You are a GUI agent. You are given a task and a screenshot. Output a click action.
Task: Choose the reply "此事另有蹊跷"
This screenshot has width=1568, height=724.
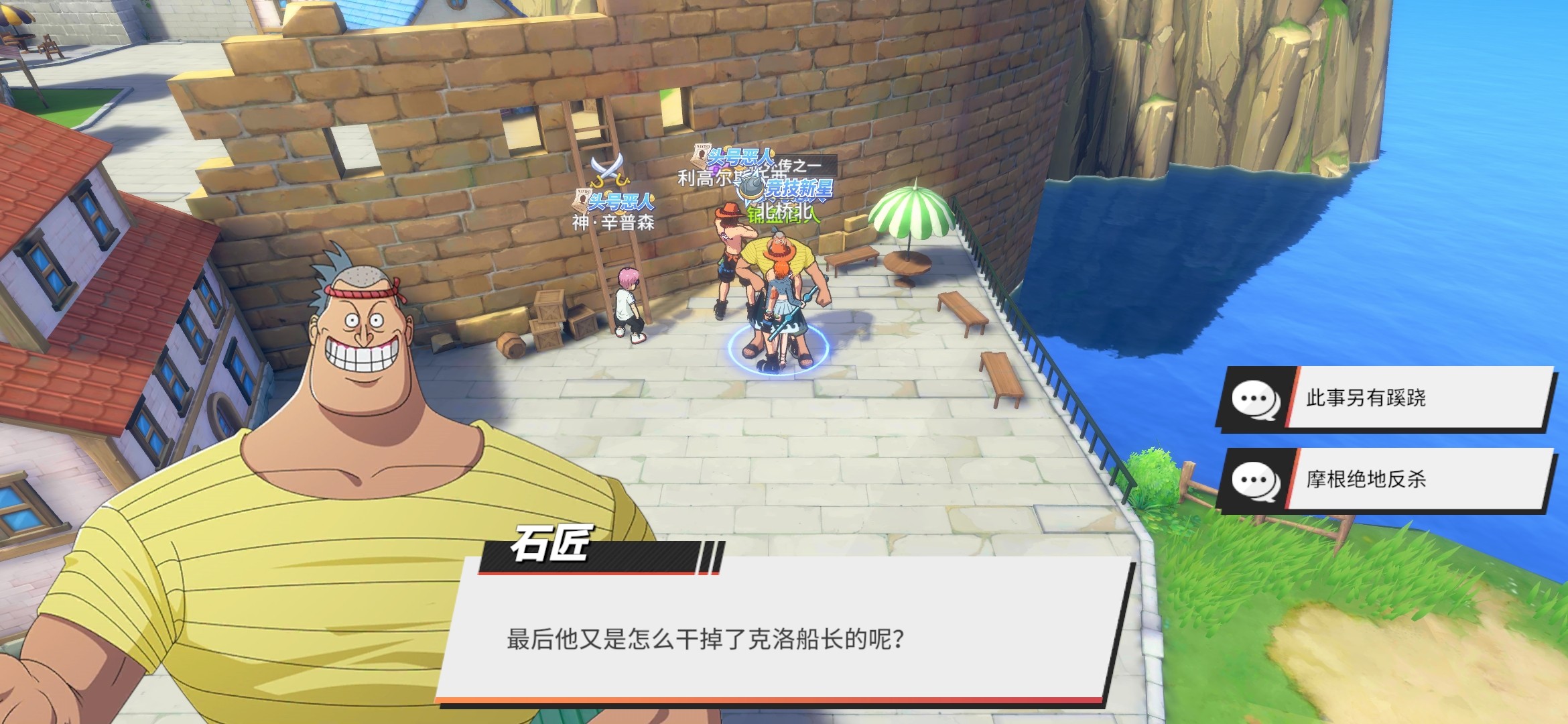tap(1384, 398)
